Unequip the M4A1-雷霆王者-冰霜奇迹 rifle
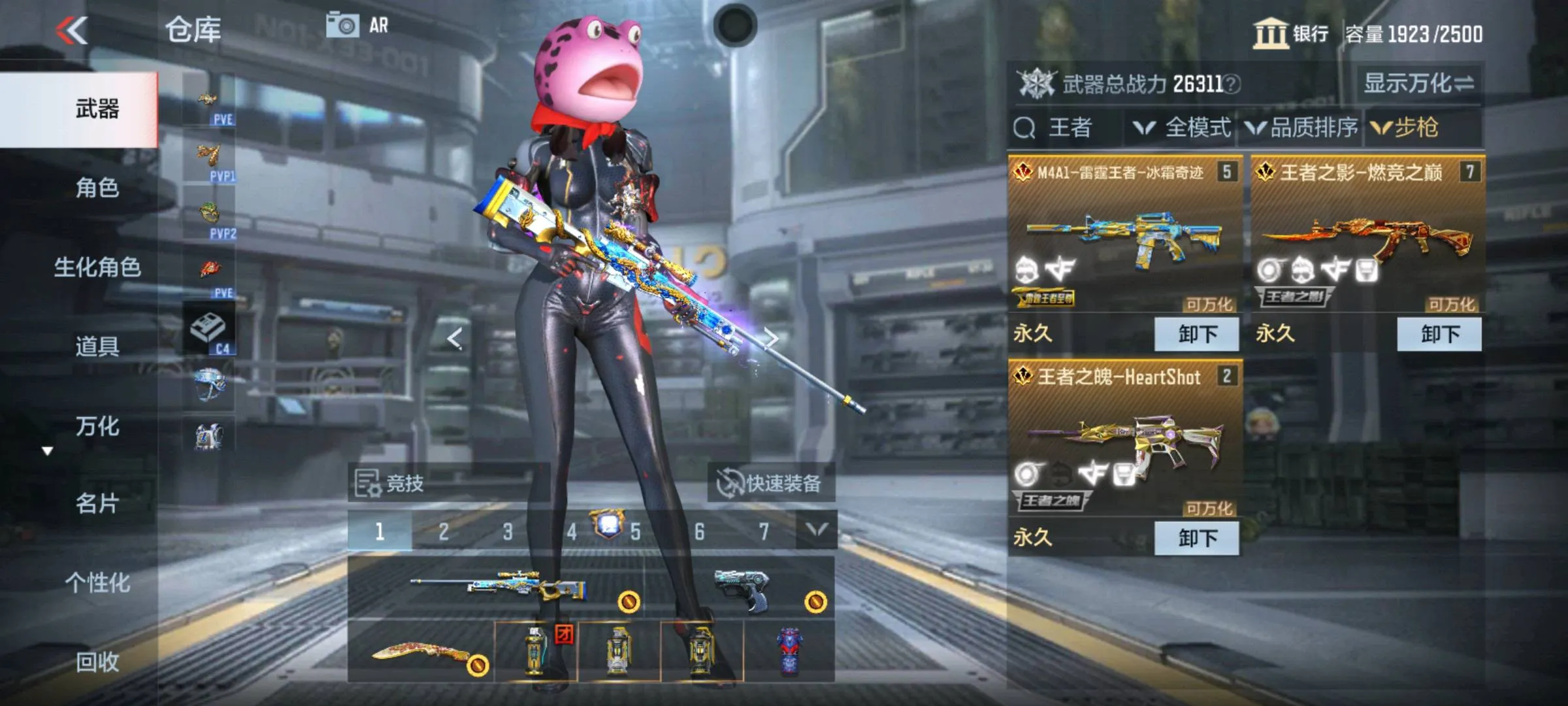The height and width of the screenshot is (706, 1568). coord(1196,334)
